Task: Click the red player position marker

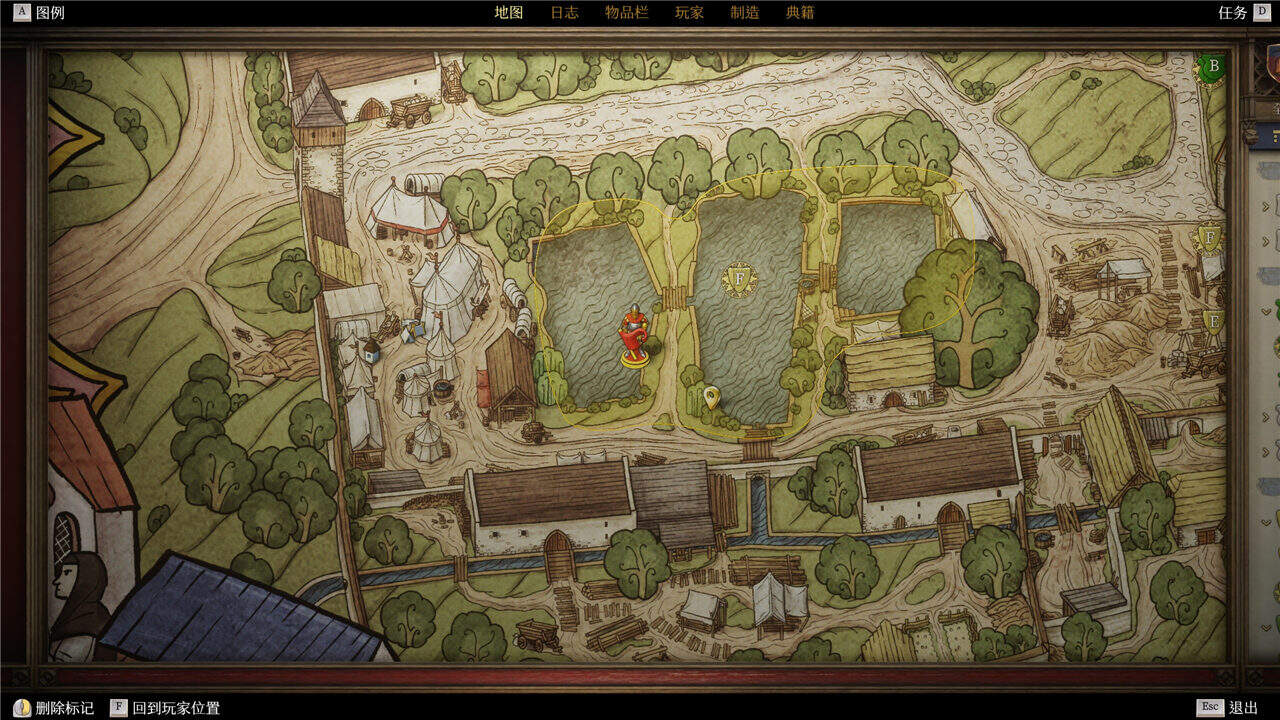Action: (x=633, y=335)
